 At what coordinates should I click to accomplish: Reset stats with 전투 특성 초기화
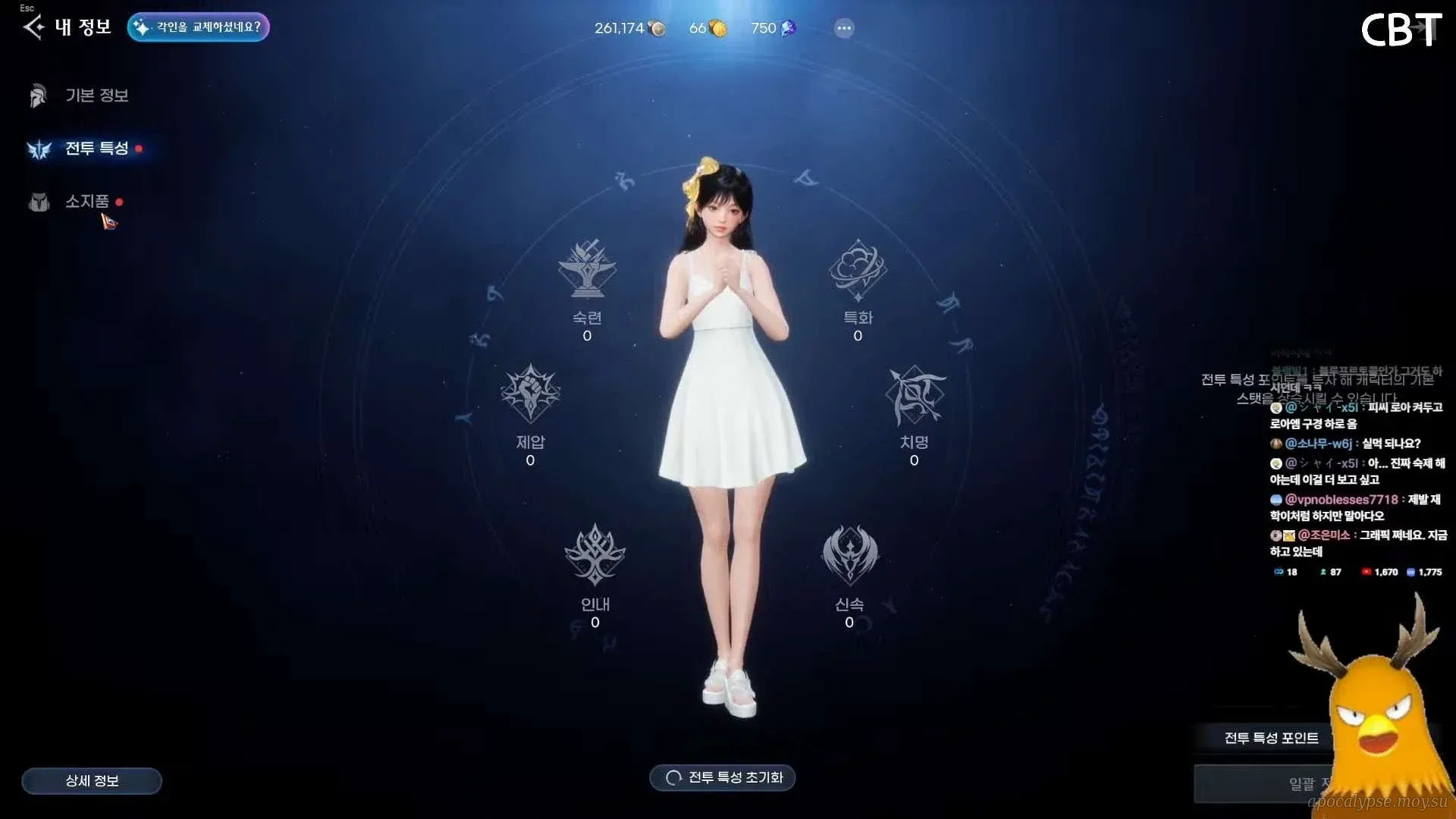723,777
